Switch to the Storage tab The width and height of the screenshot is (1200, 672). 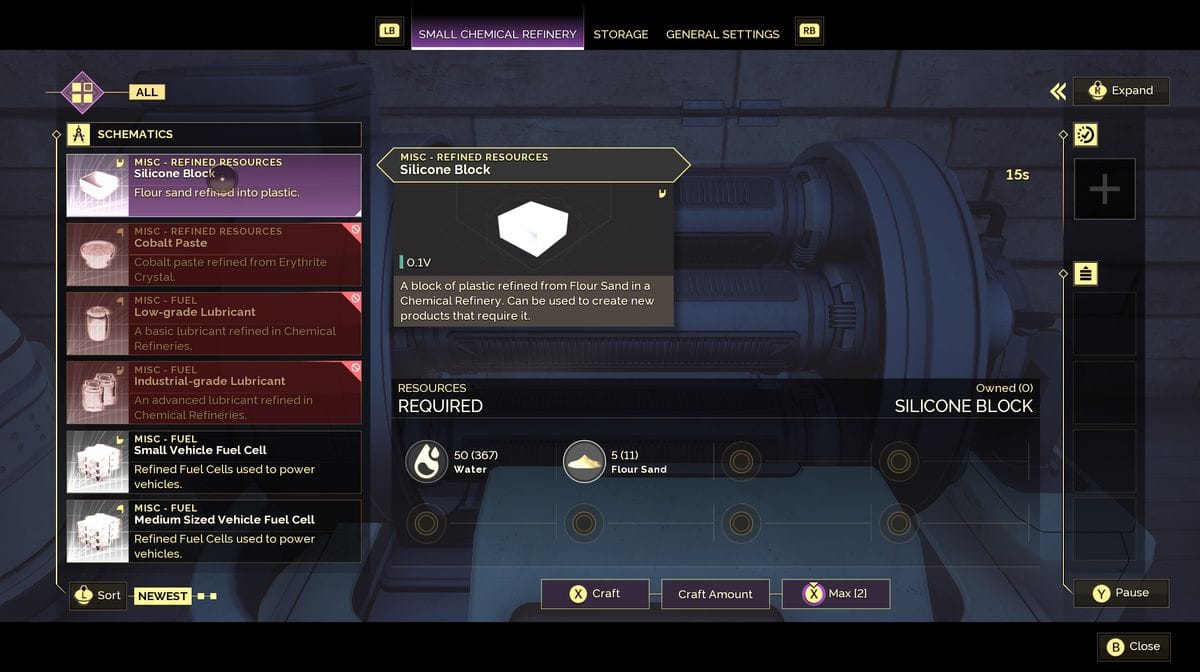[x=620, y=34]
